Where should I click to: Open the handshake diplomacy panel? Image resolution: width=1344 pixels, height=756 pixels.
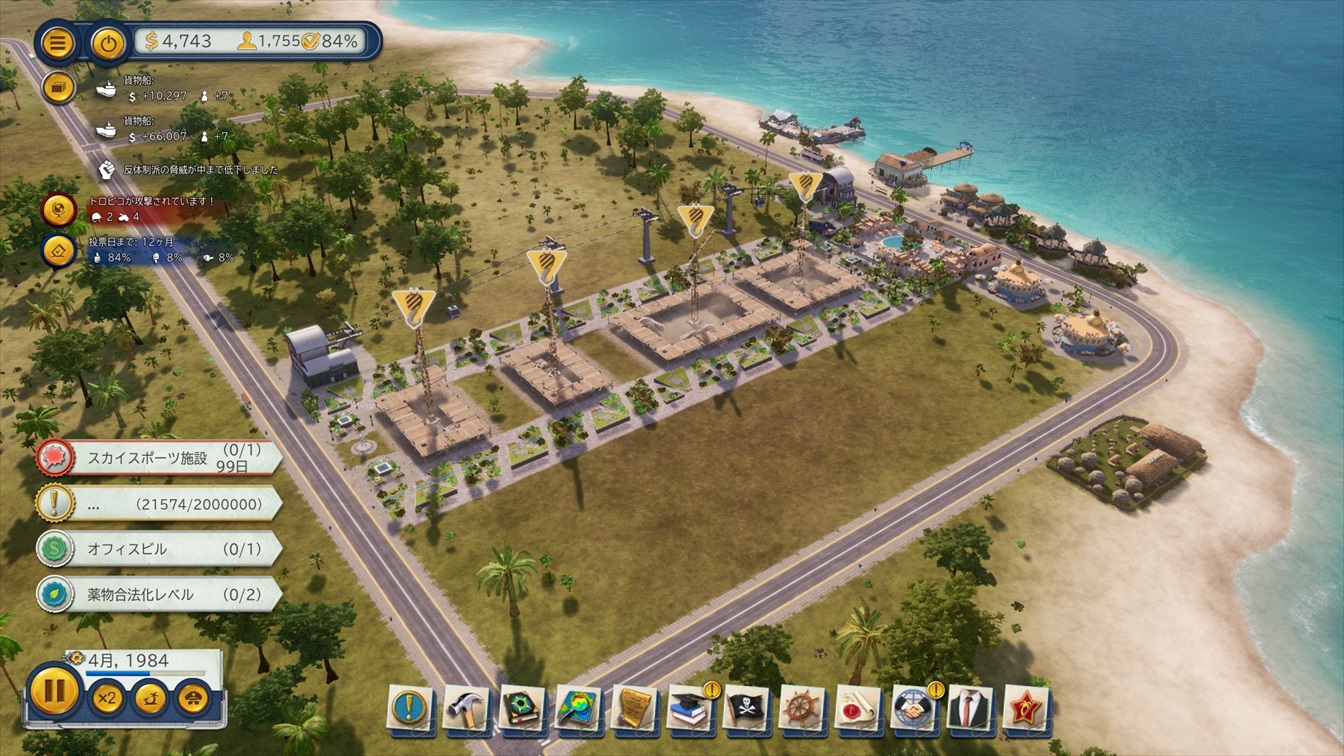point(913,707)
